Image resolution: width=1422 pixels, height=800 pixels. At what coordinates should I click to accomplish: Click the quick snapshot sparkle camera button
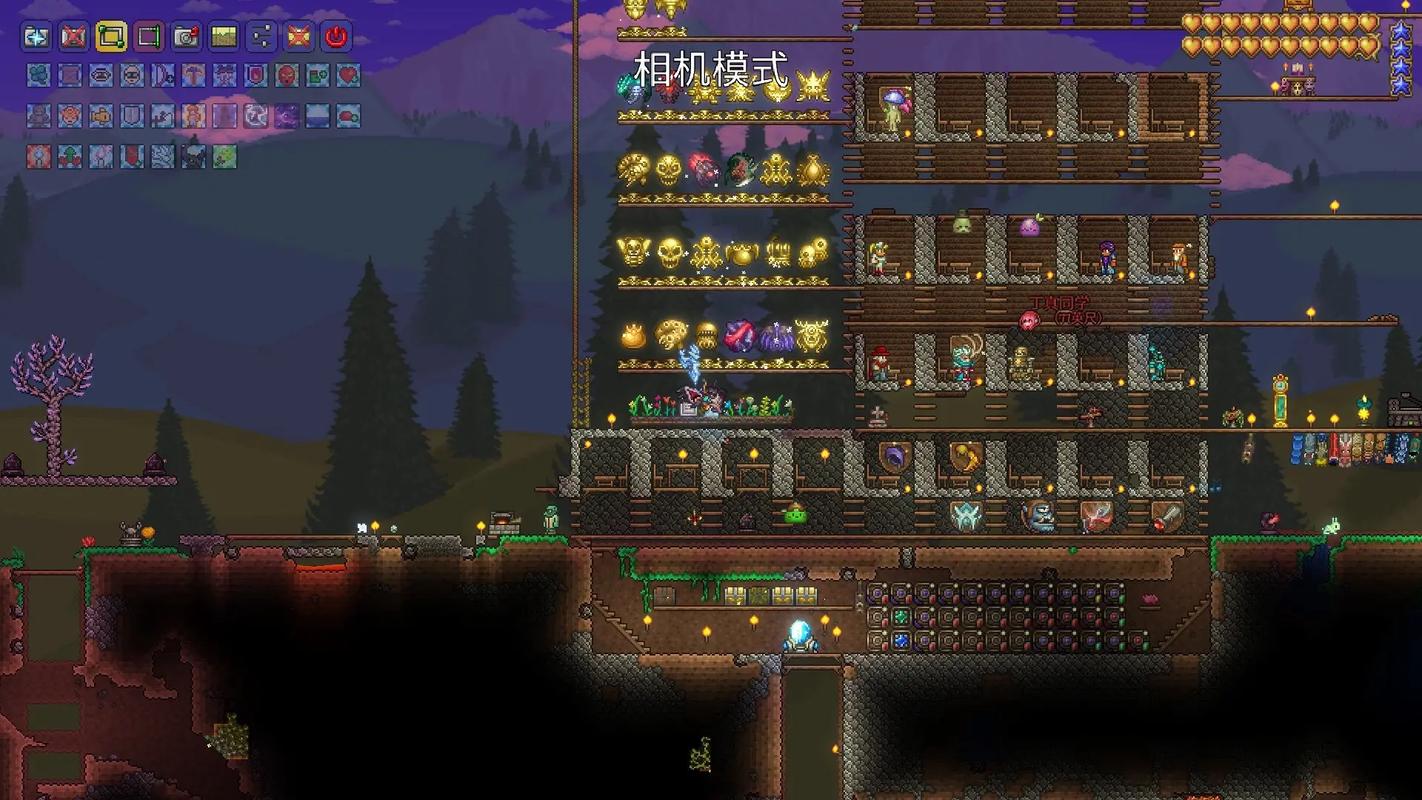[x=36, y=38]
